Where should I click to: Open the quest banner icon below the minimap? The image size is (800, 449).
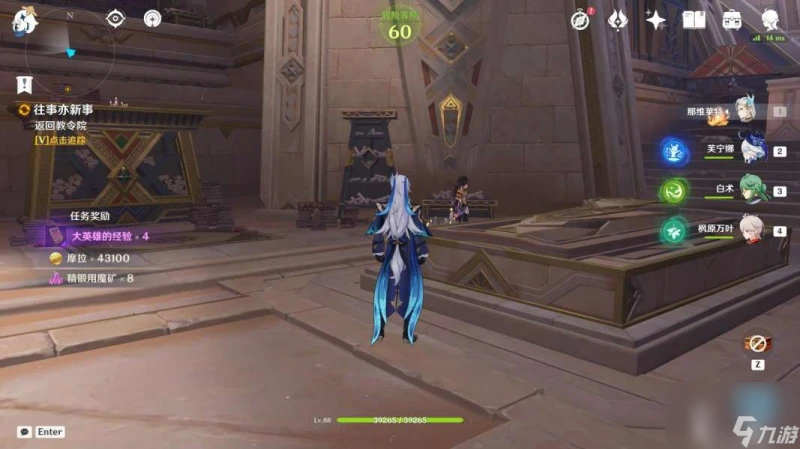point(24,84)
